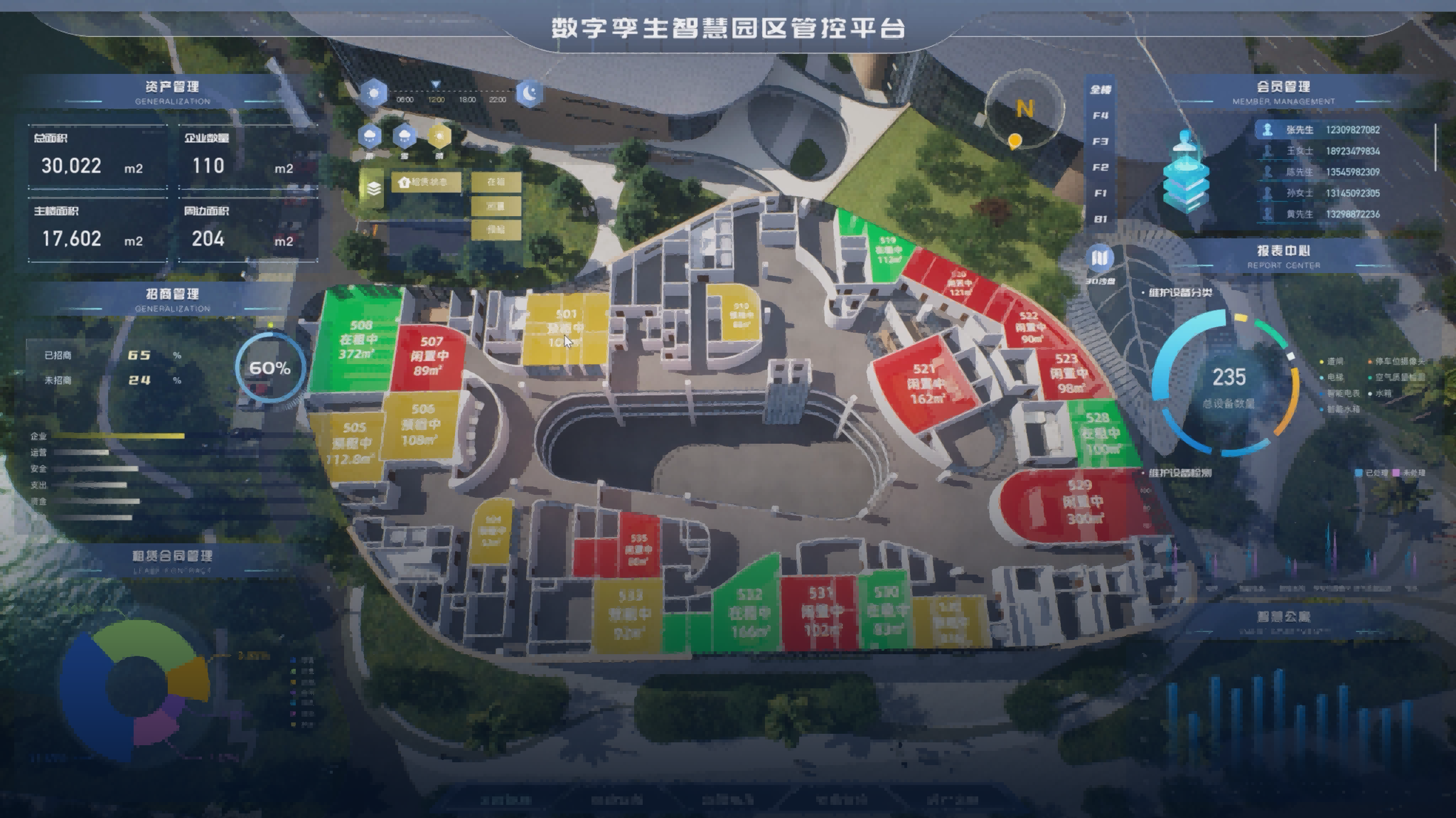Jump the timeline to 06:00
1456x818 pixels.
tap(404, 100)
